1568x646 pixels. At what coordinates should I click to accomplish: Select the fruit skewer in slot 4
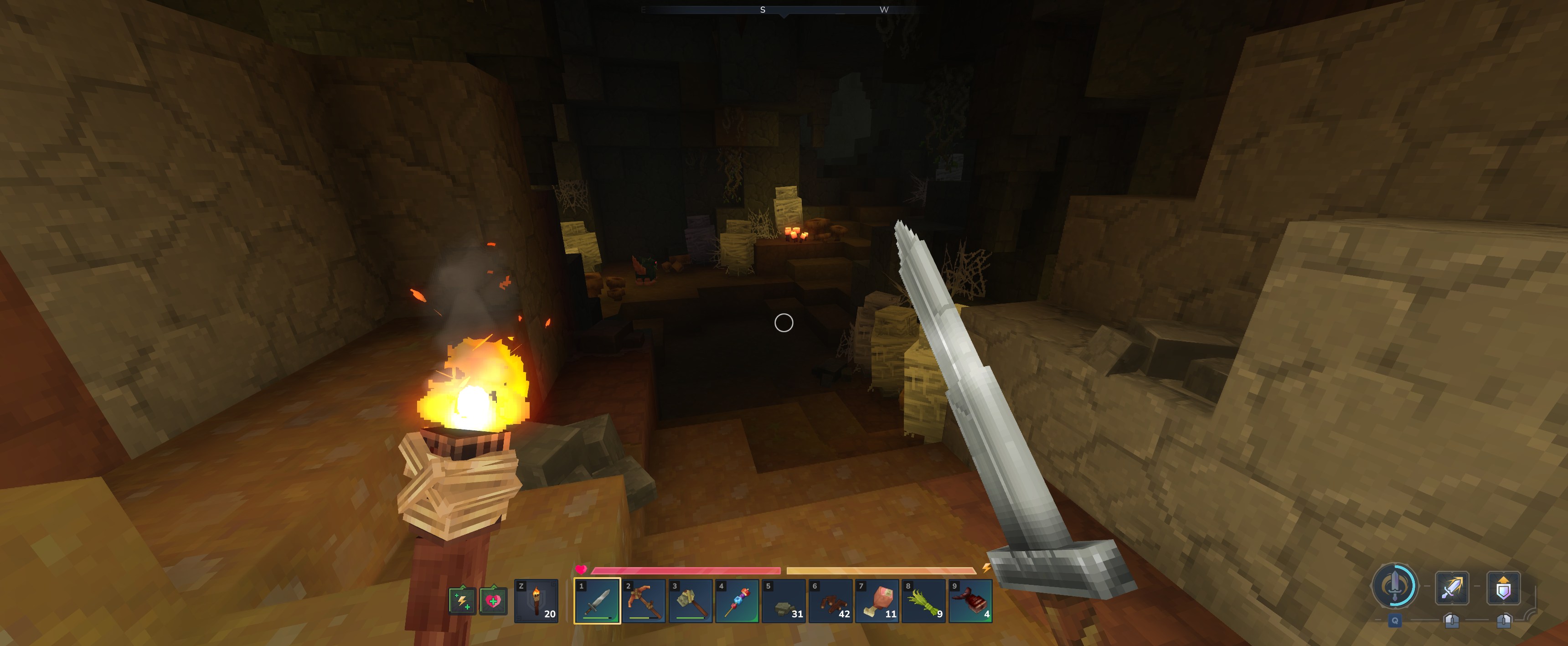(737, 600)
